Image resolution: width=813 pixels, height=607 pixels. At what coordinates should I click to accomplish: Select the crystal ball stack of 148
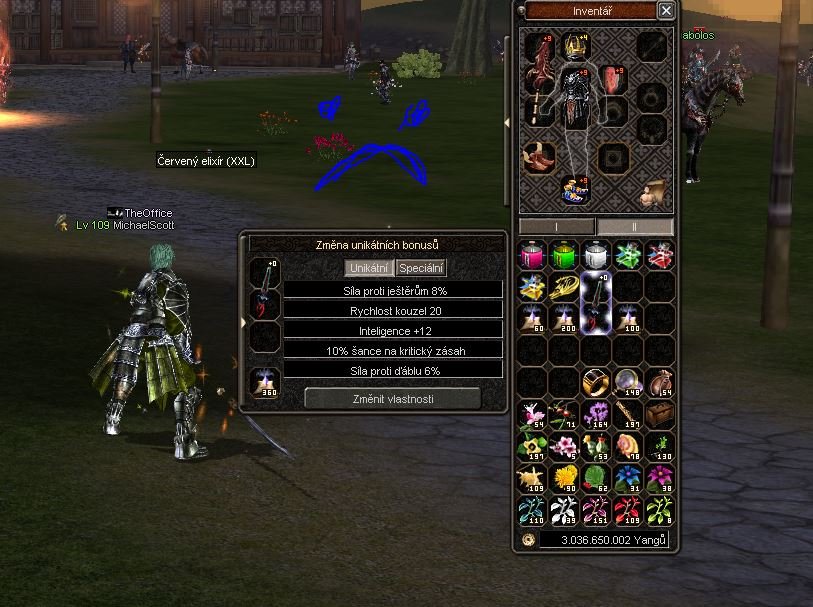(628, 382)
